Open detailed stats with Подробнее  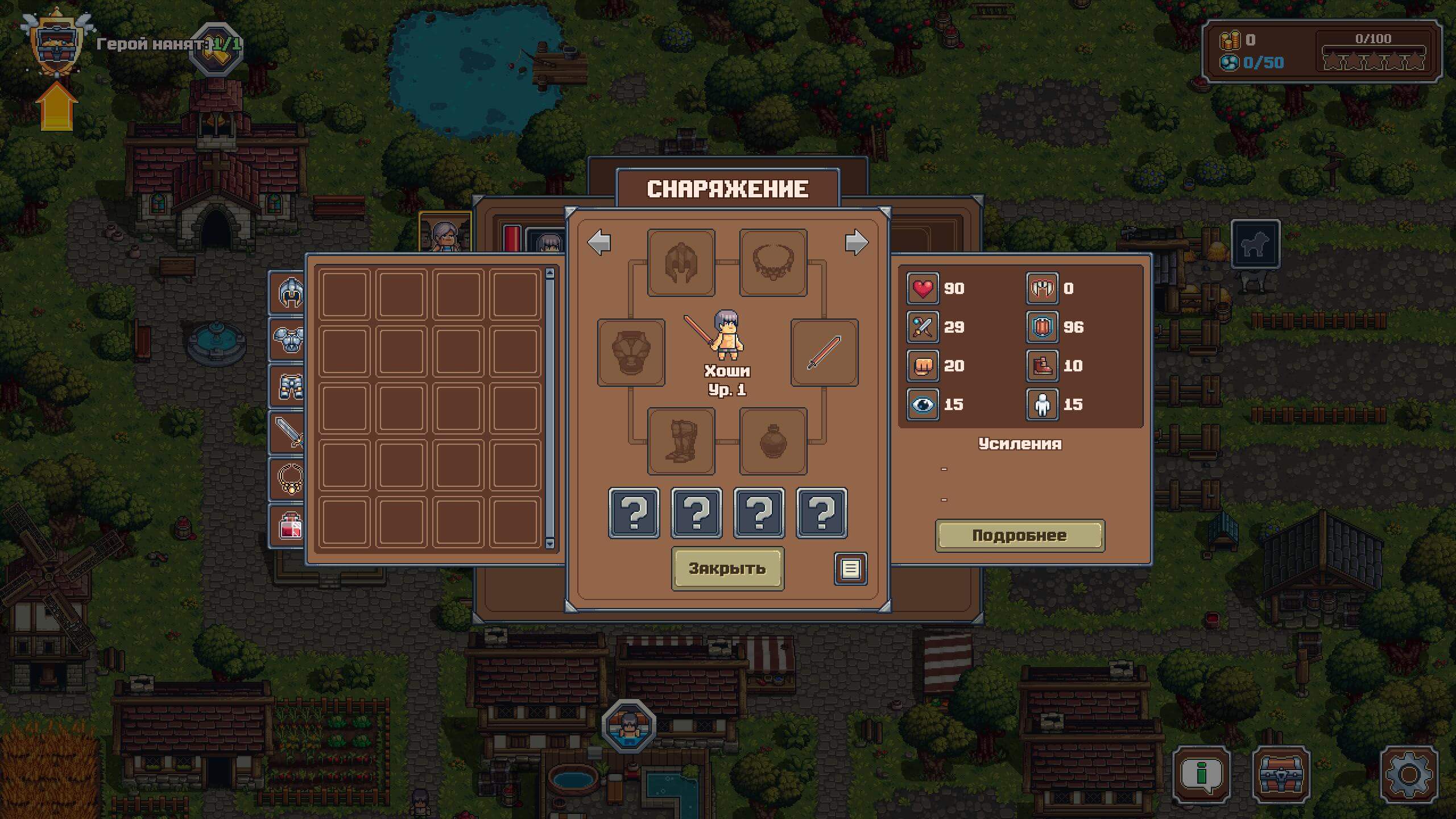coord(1019,535)
